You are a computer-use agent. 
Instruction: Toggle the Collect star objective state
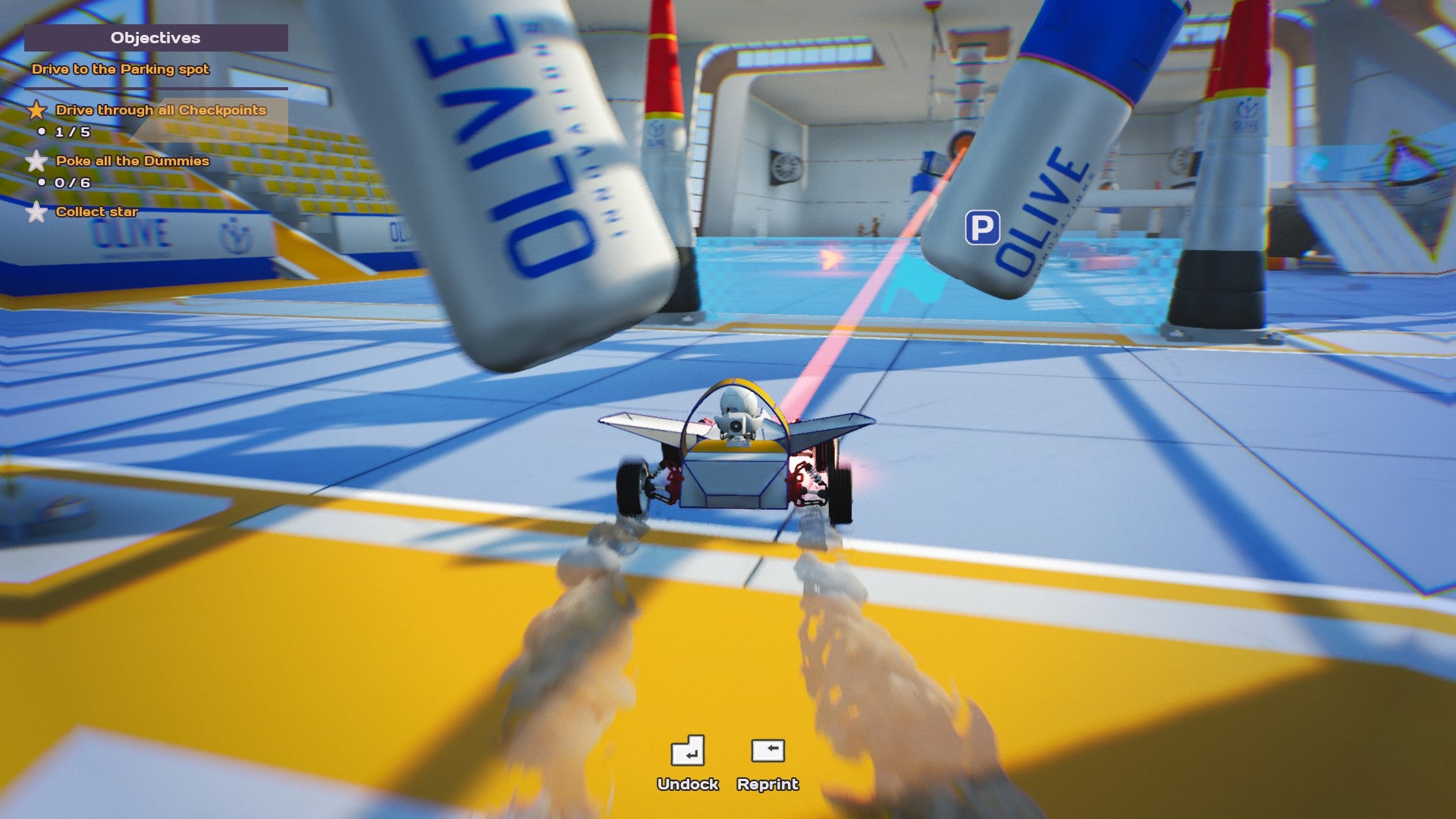(x=97, y=212)
